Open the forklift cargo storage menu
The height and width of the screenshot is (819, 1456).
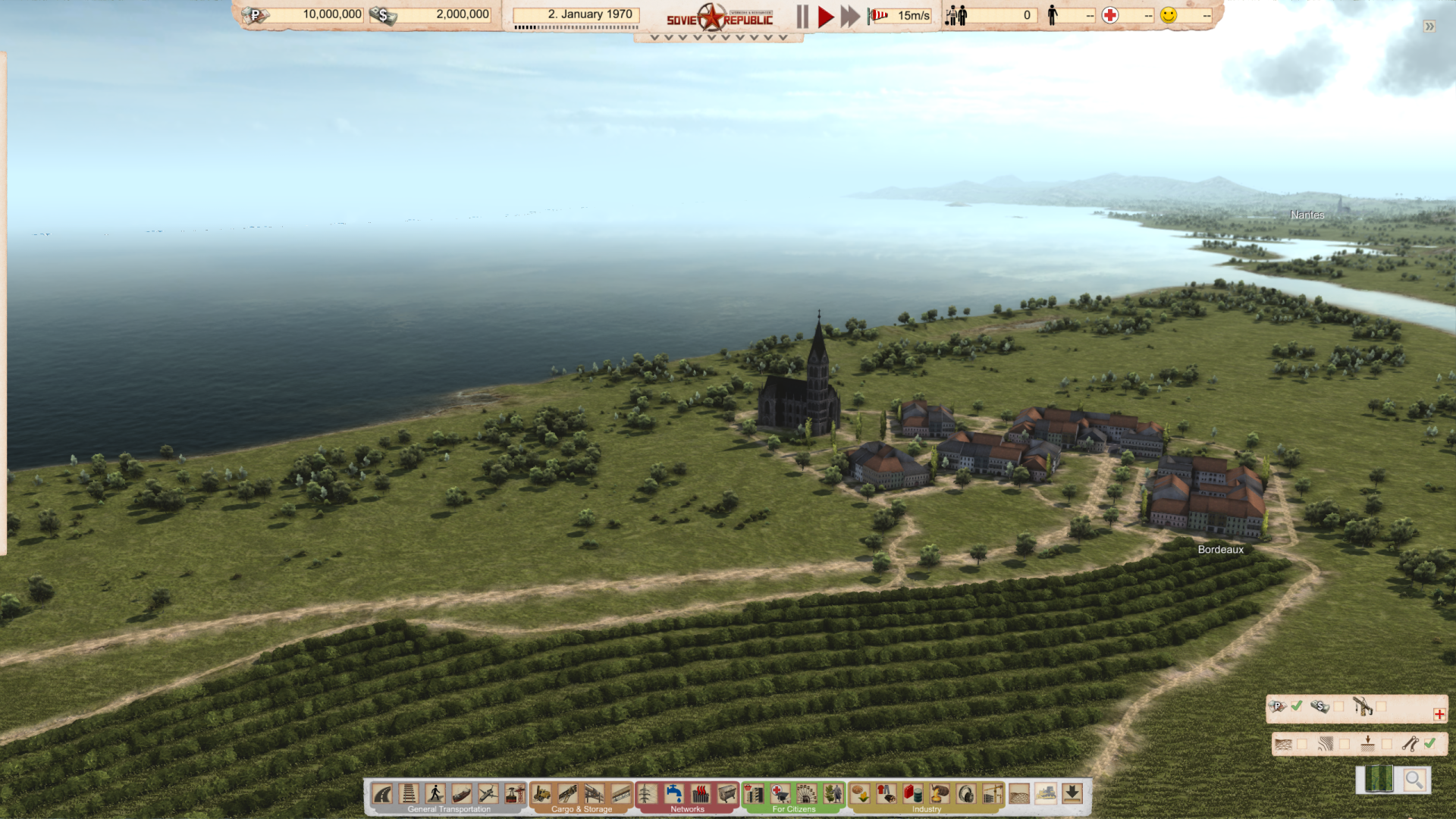pos(541,794)
